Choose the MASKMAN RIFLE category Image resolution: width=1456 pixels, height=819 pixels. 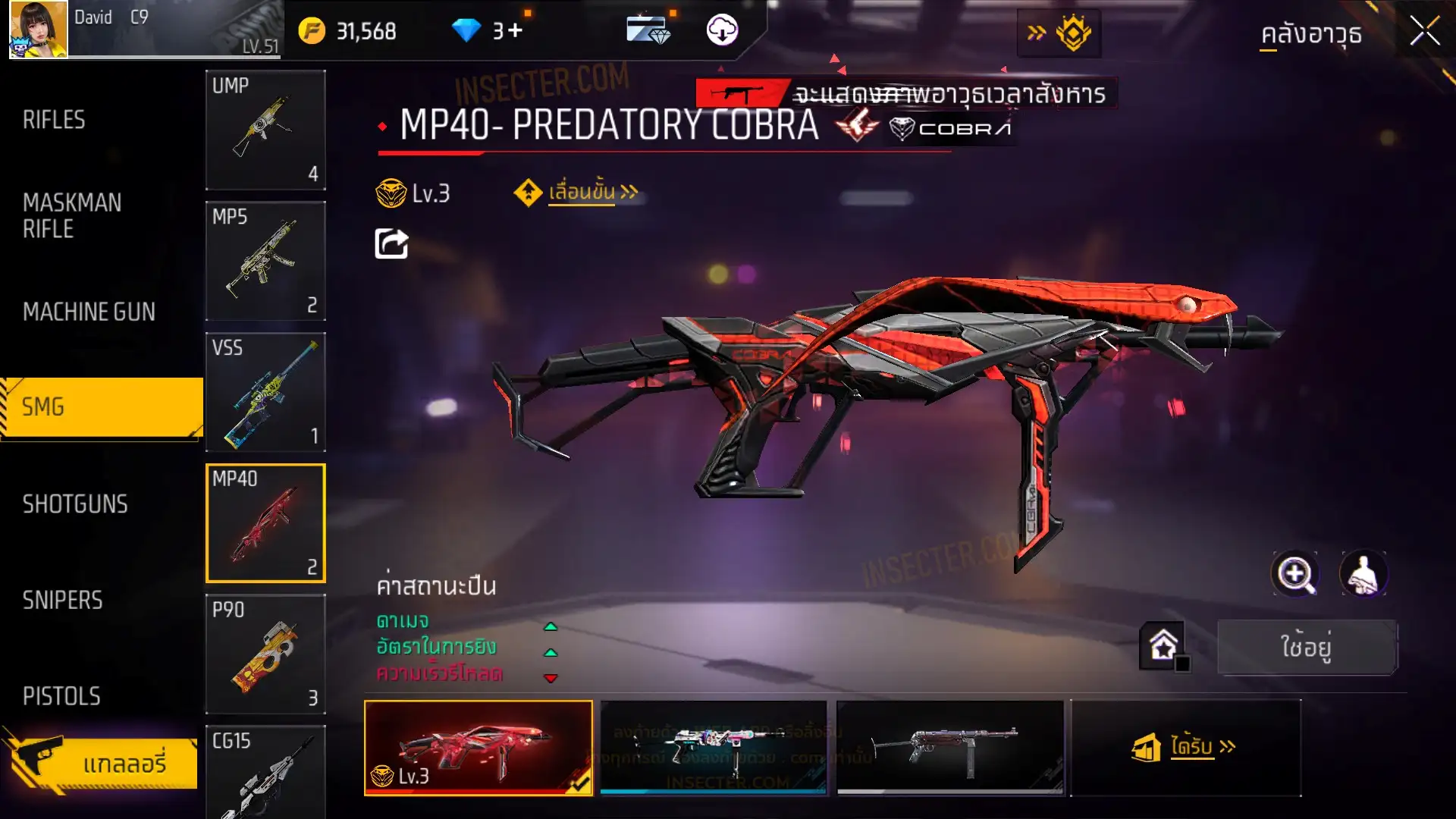tap(72, 216)
